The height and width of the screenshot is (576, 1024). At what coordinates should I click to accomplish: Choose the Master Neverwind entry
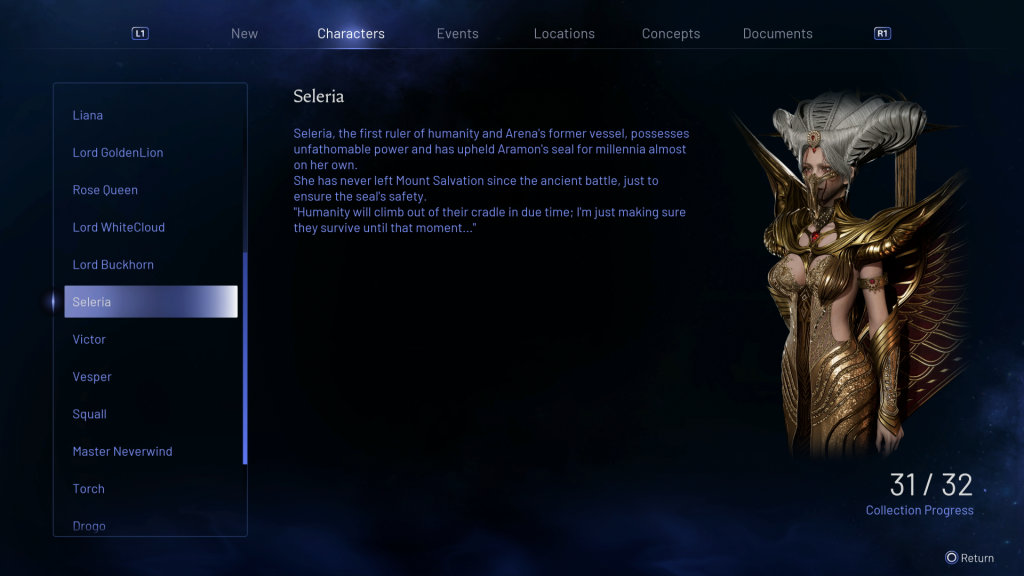tap(122, 452)
